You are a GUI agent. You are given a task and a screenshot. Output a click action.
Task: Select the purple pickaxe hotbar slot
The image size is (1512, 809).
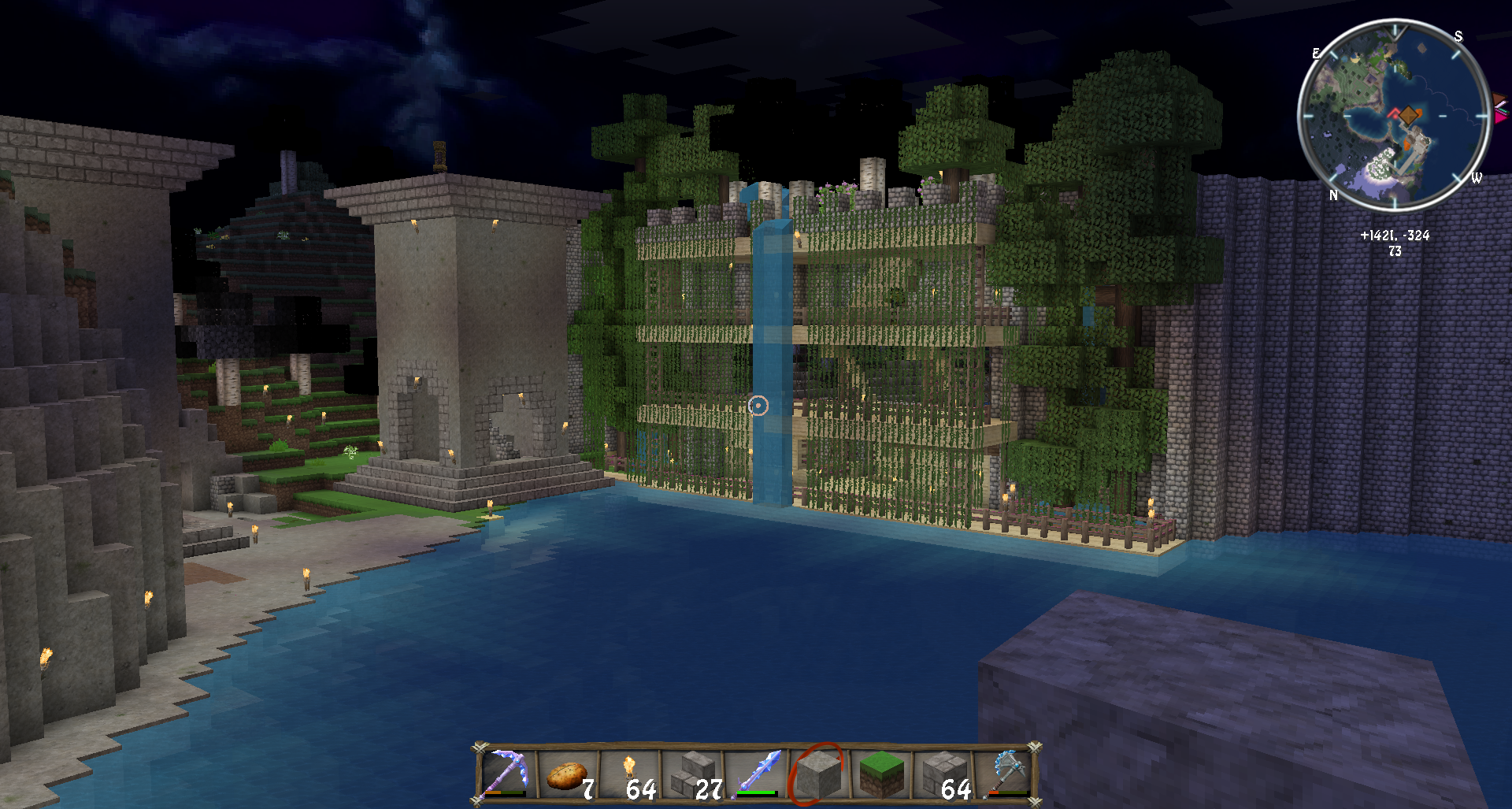click(x=506, y=773)
